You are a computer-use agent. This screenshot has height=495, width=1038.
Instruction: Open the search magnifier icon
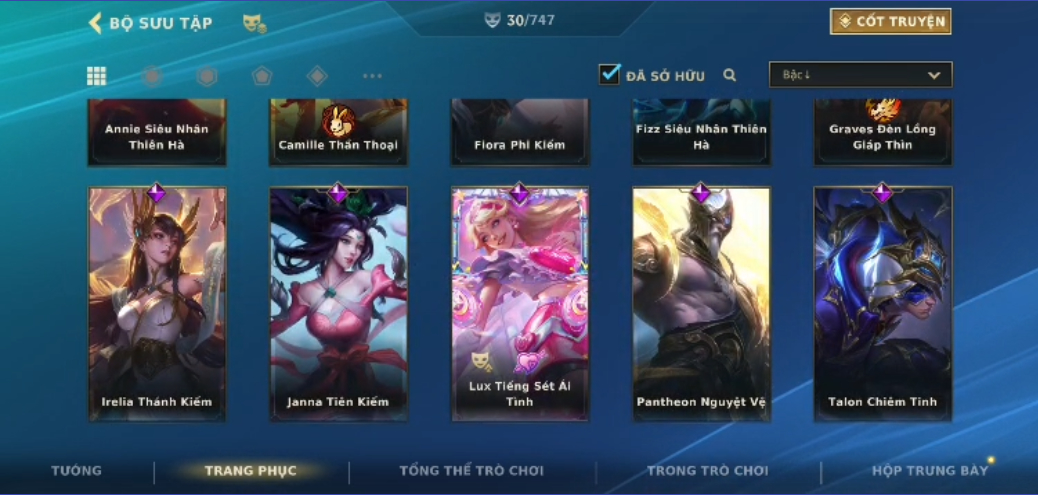click(730, 75)
